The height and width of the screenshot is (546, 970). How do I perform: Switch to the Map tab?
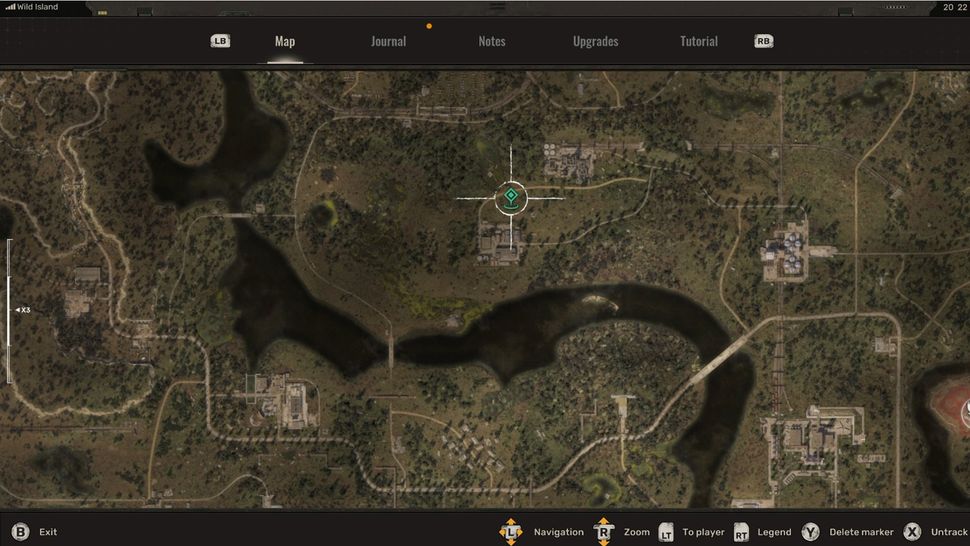(285, 42)
